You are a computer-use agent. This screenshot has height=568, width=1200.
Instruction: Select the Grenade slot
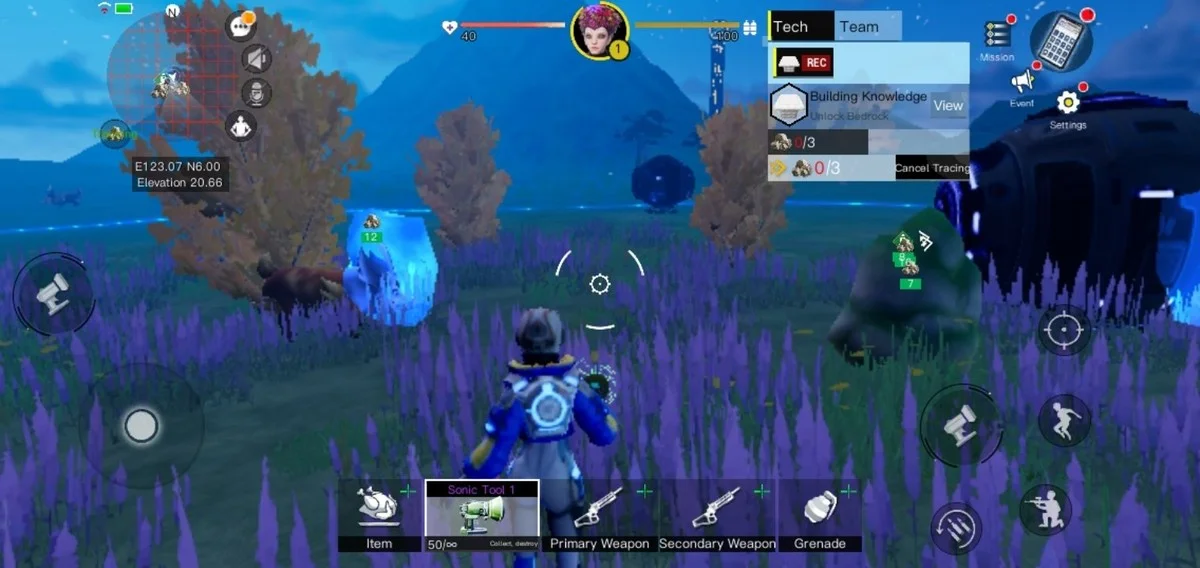coord(820,514)
